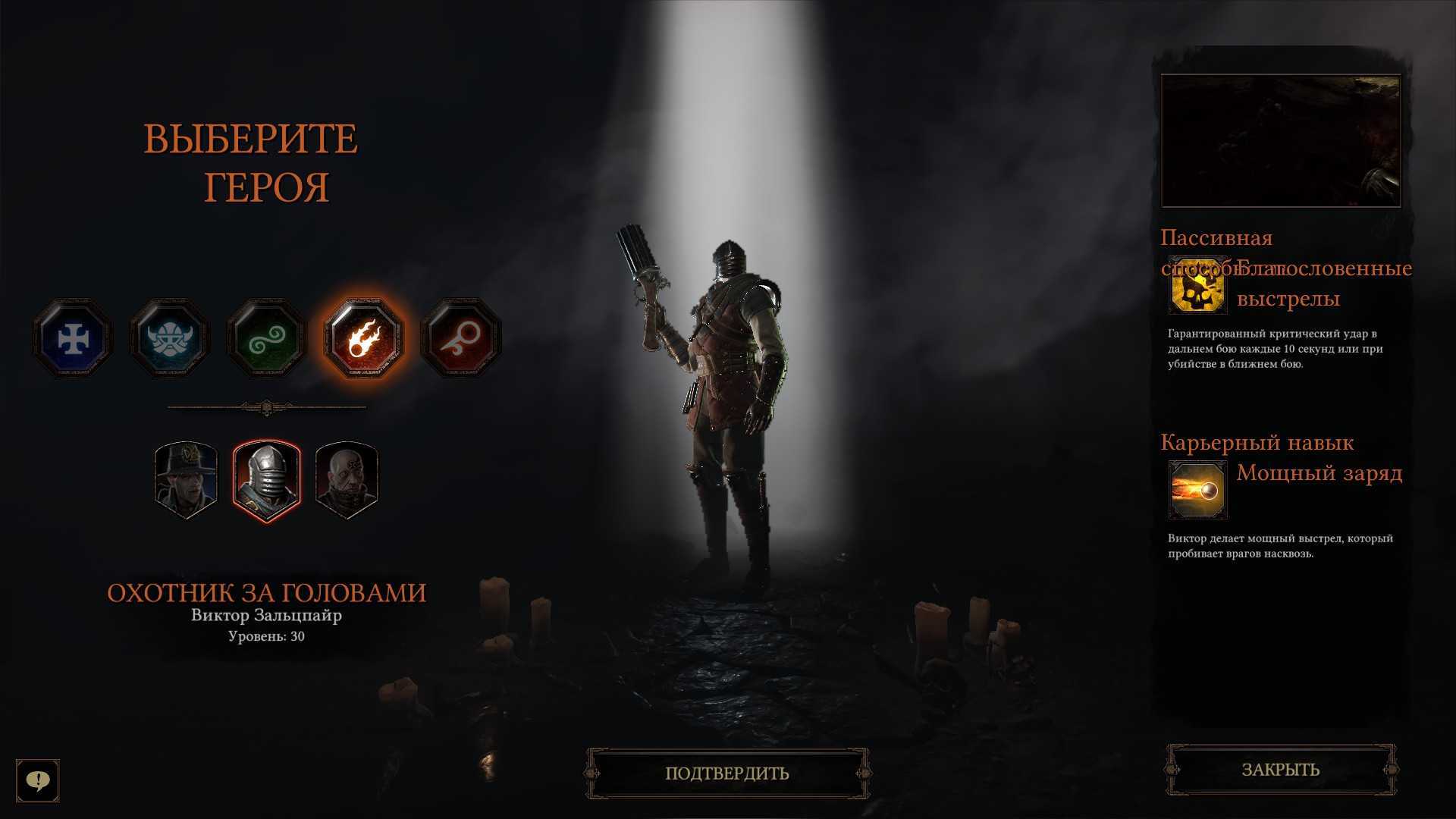Select the career portrait with the hat

[186, 480]
